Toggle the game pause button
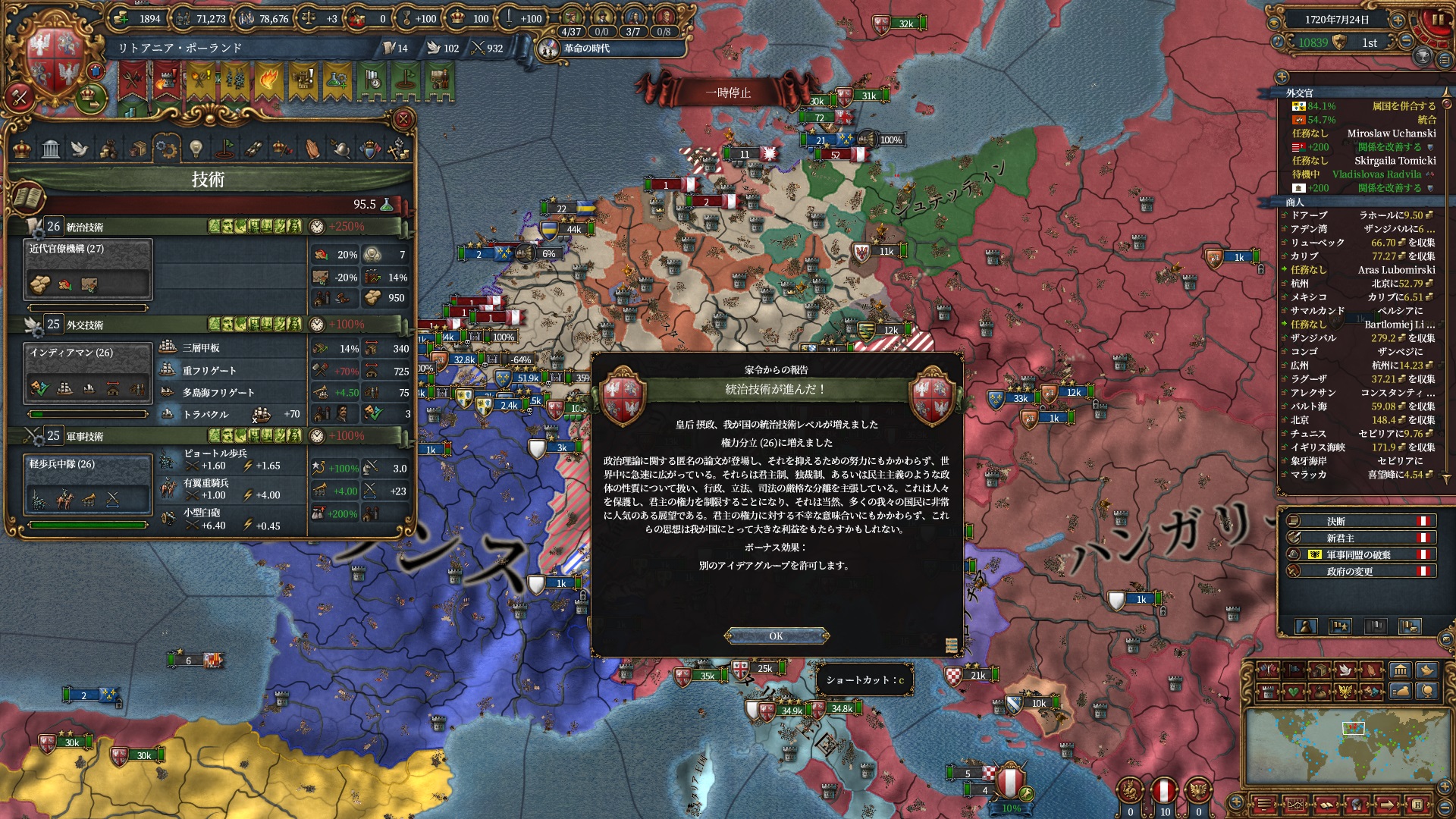 click(1436, 20)
